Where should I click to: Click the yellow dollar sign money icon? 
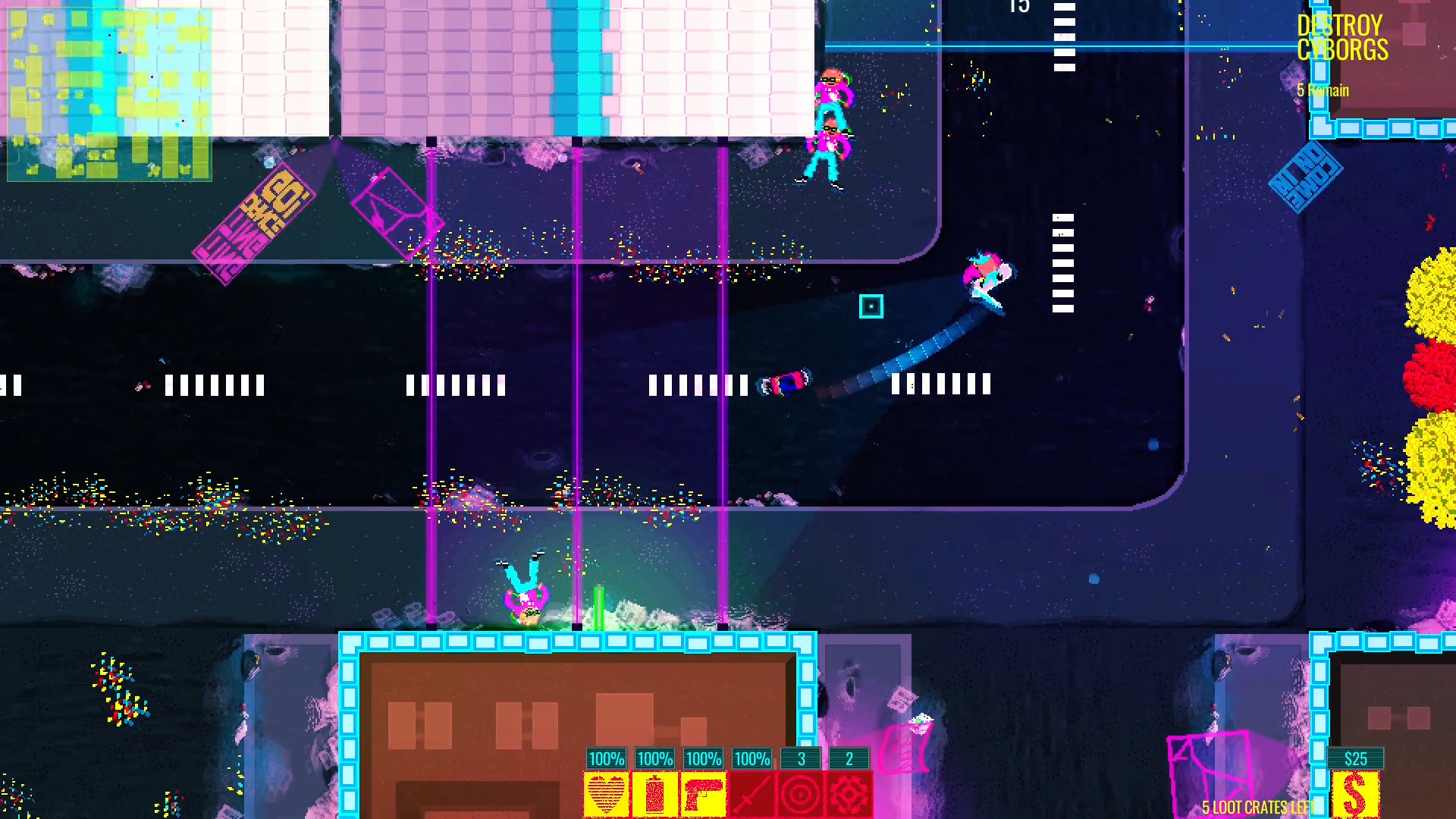click(x=1356, y=795)
